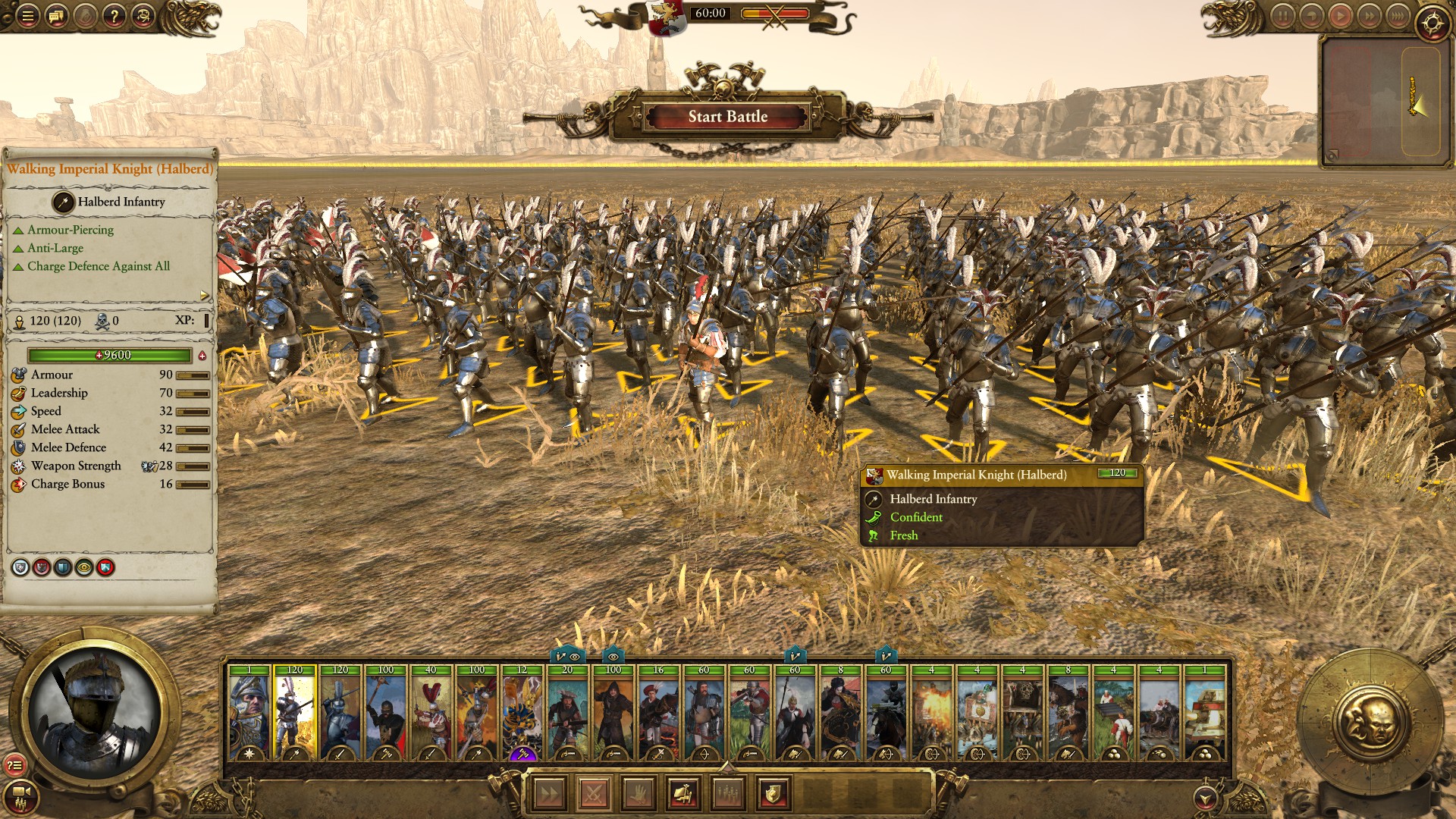The width and height of the screenshot is (1456, 819).
Task: Toggle the shield guard mode button
Action: click(773, 794)
